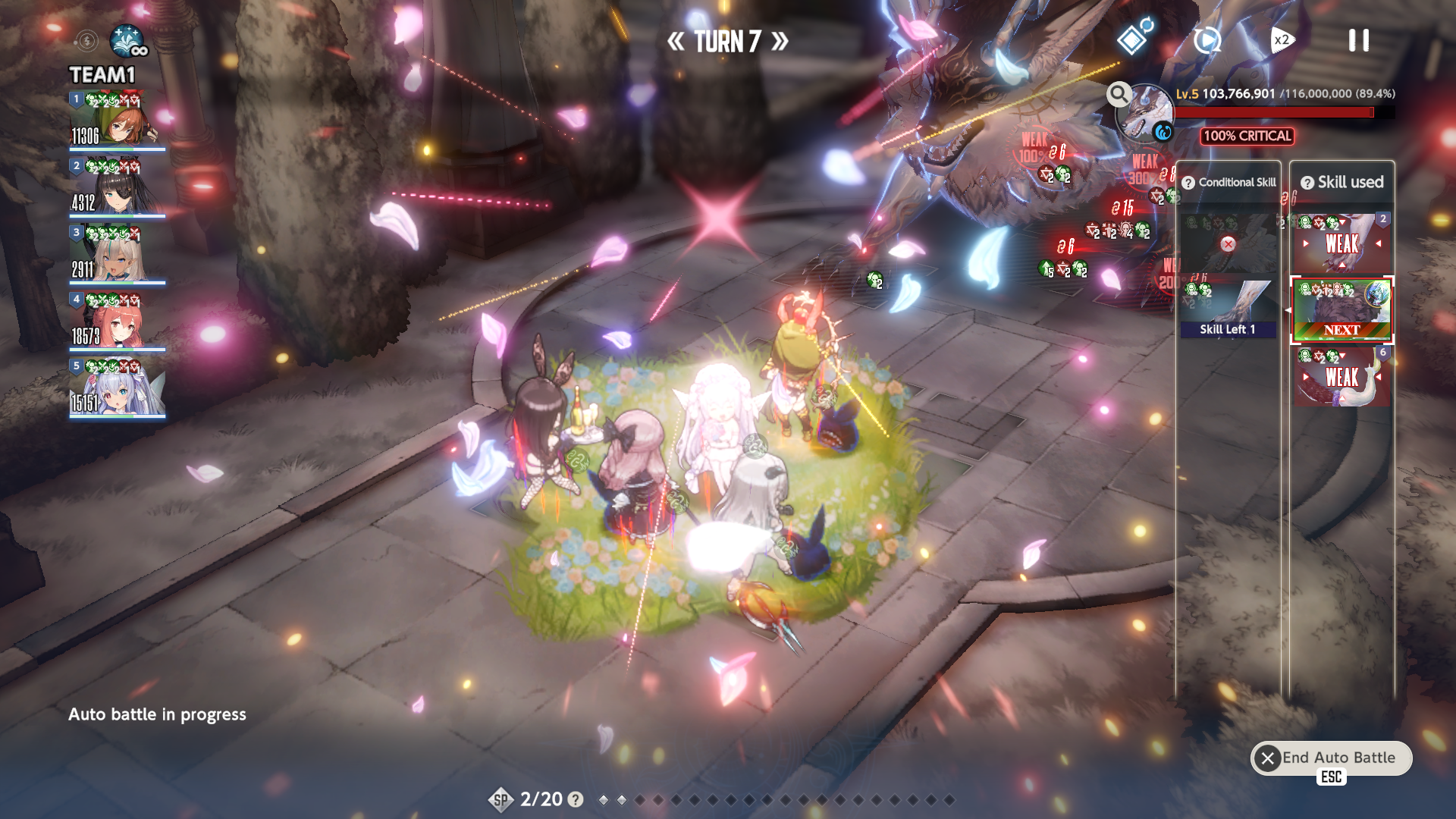
Task: End the auto battle
Action: click(x=1331, y=758)
